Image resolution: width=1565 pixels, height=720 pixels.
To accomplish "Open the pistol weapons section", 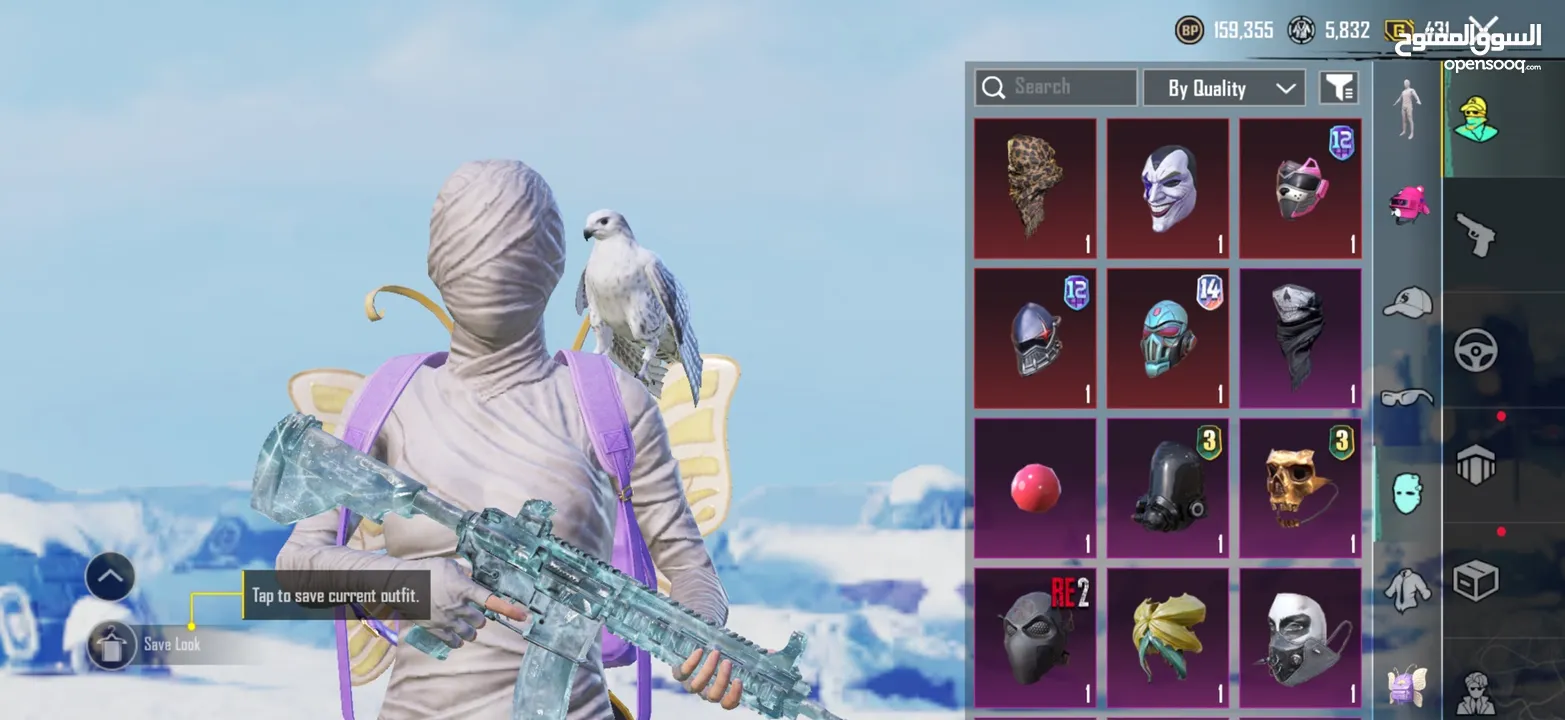I will (x=1475, y=236).
